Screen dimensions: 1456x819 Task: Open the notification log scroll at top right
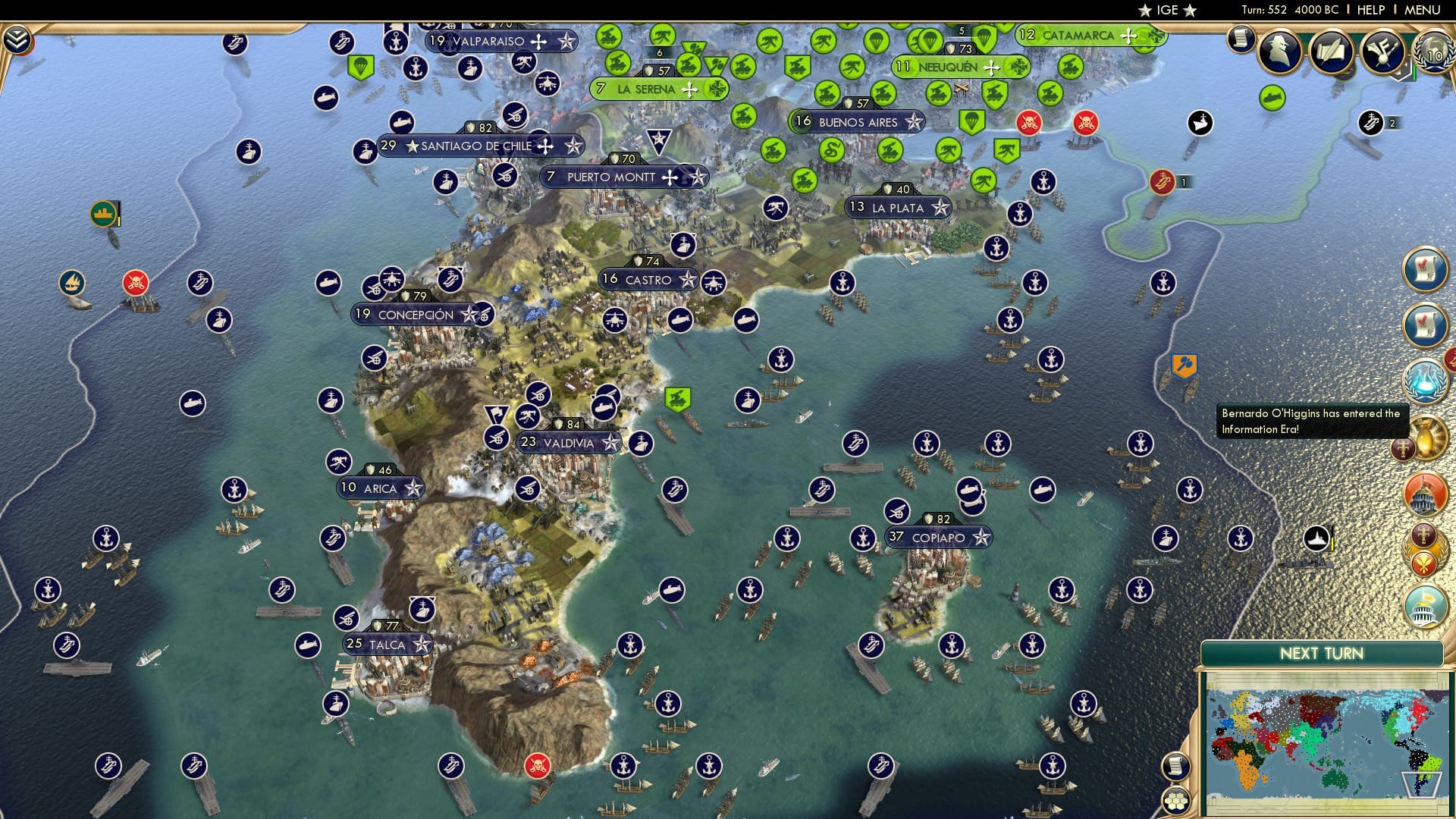[1241, 42]
